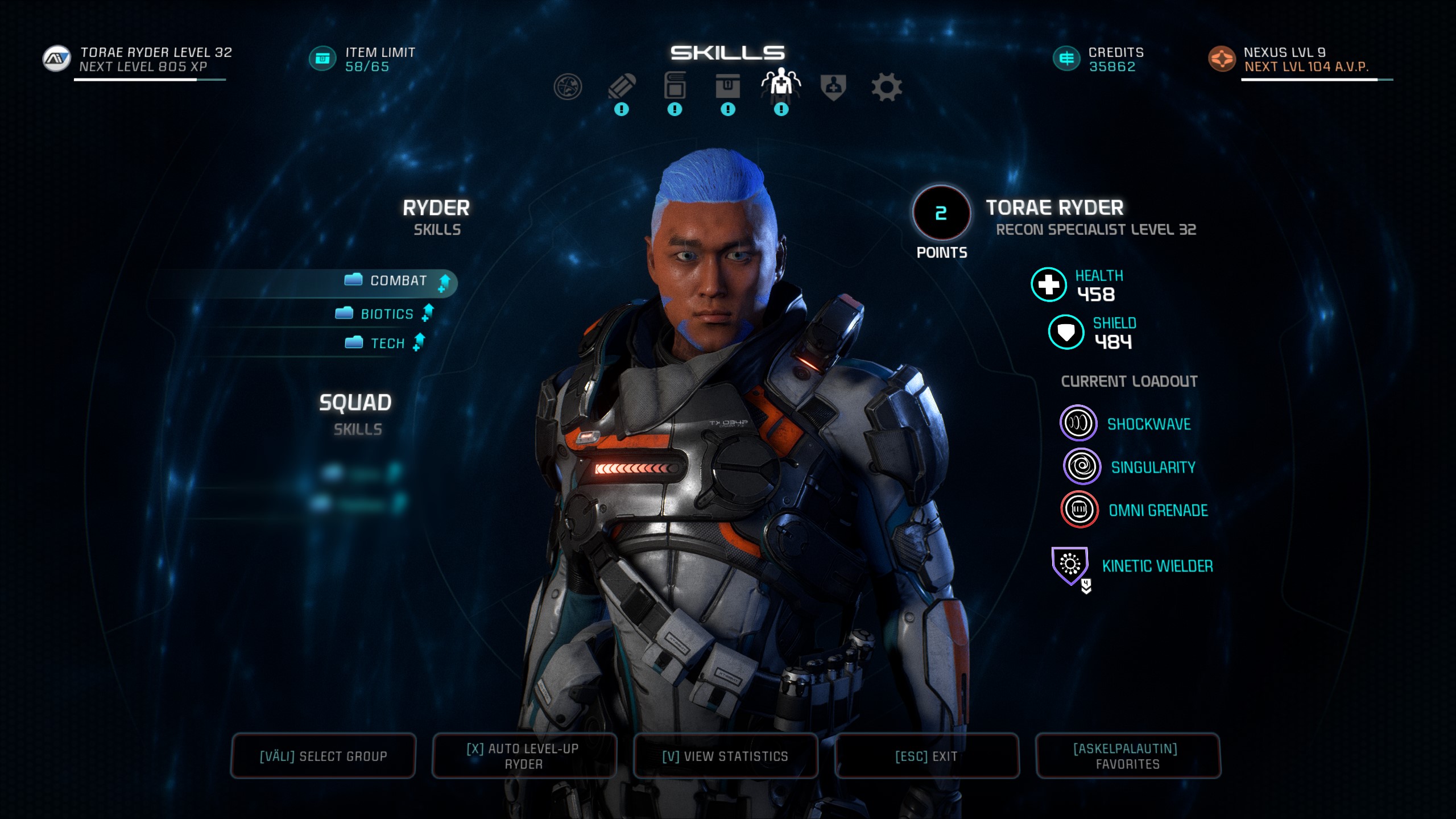The width and height of the screenshot is (1456, 819).
Task: Select the squad skills tab icon
Action: point(781,85)
